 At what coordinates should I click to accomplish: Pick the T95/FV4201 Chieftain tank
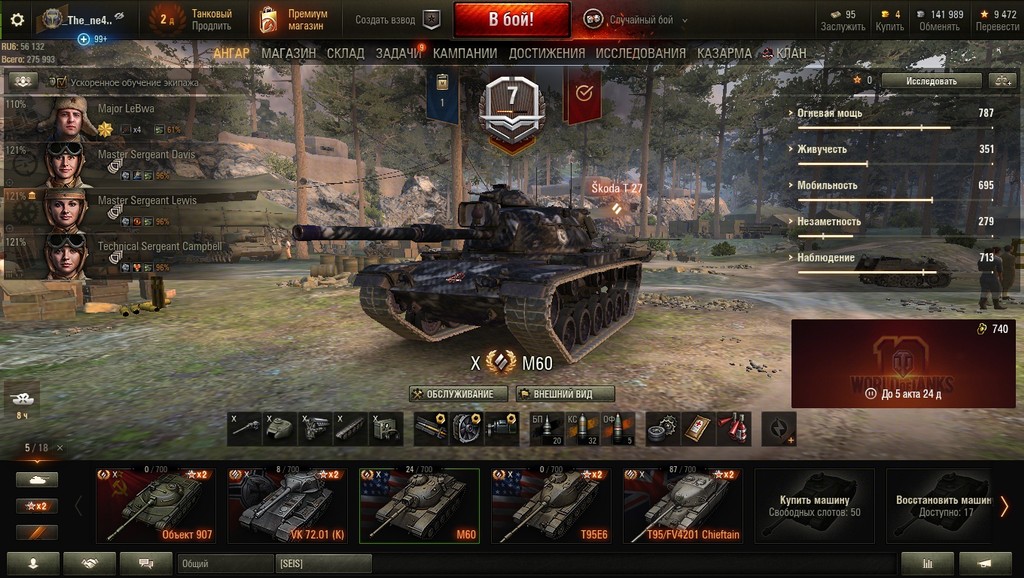click(683, 505)
